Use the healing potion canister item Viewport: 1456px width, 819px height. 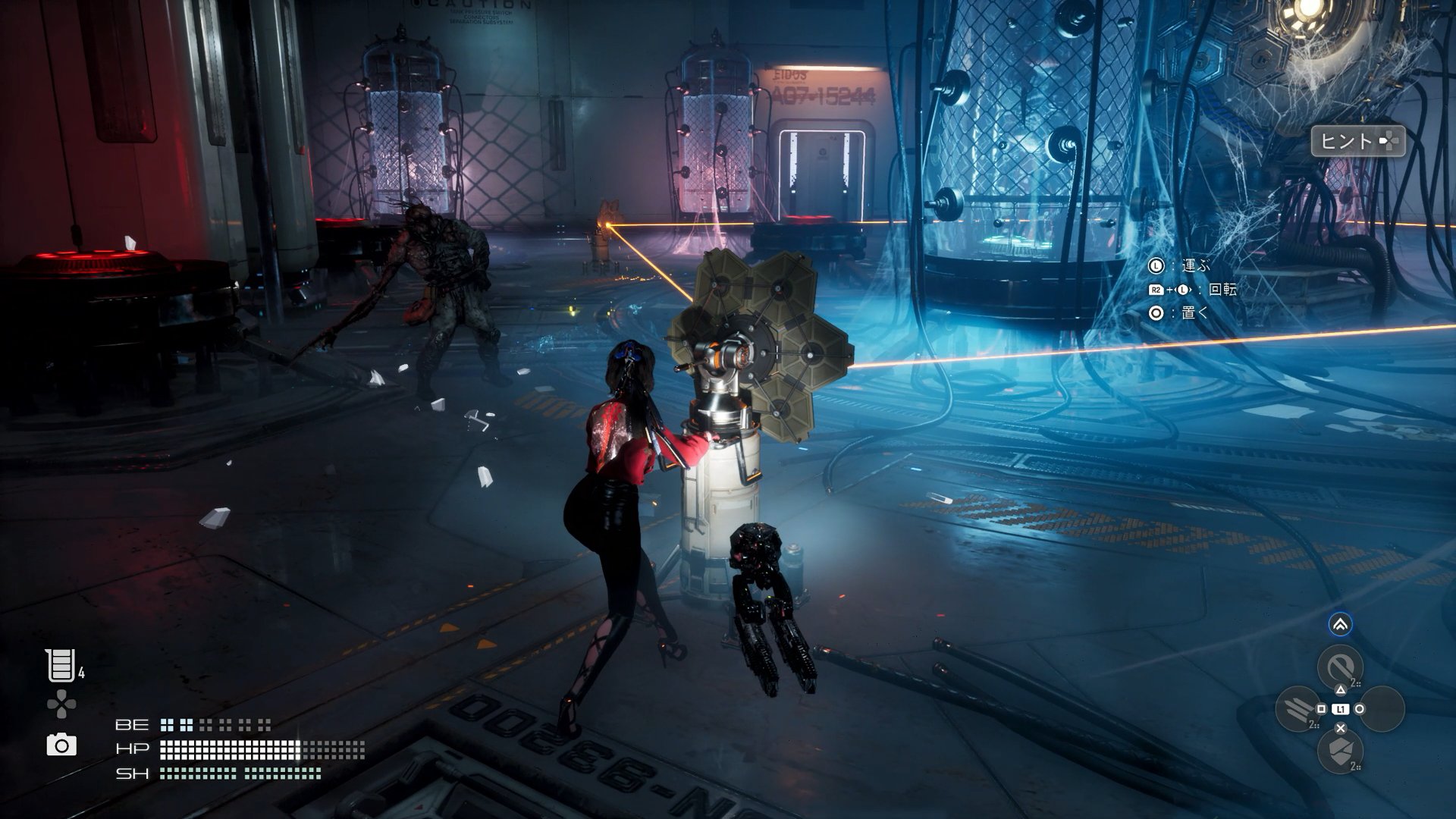click(61, 666)
